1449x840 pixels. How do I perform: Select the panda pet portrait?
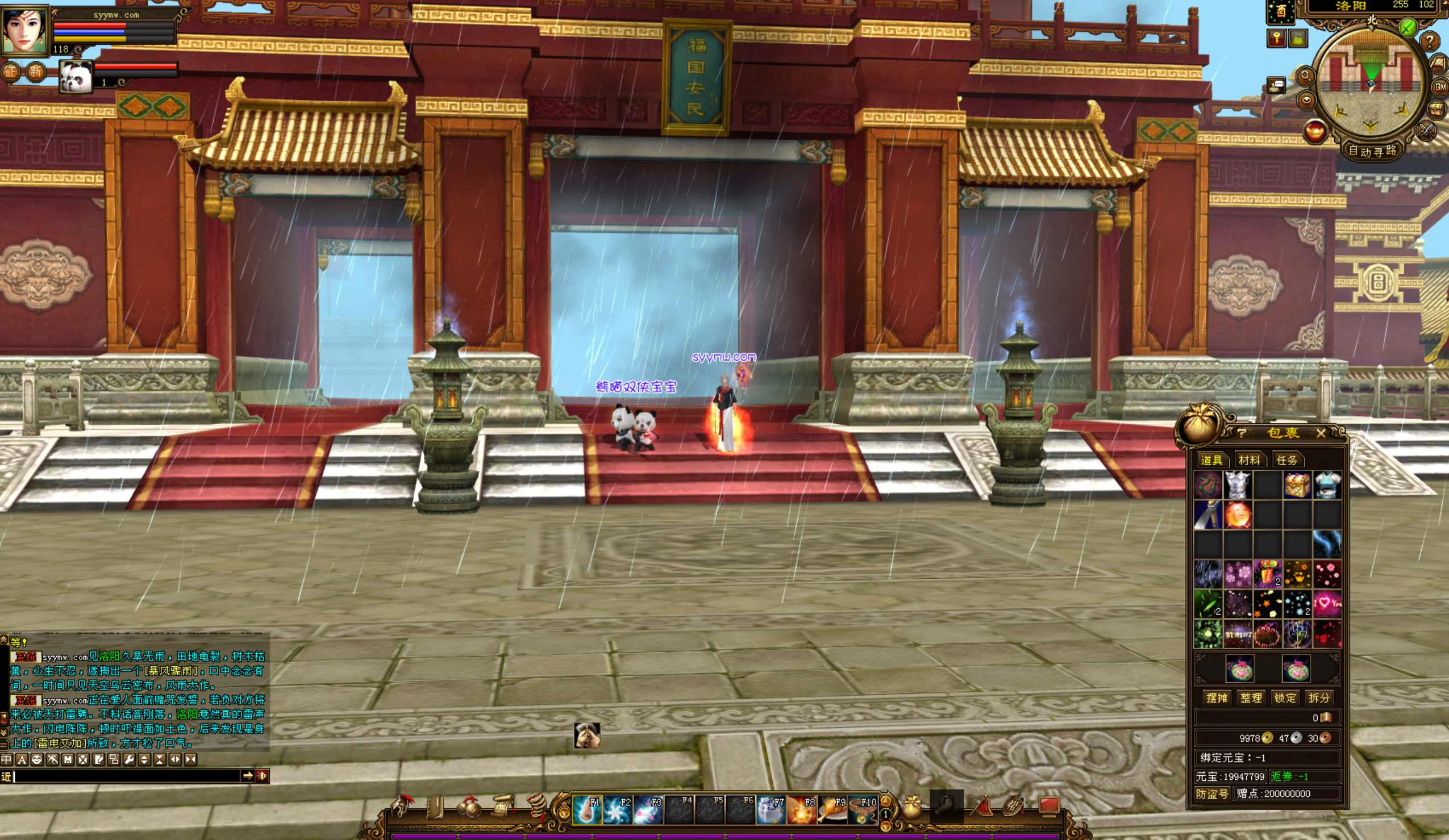pyautogui.click(x=76, y=77)
